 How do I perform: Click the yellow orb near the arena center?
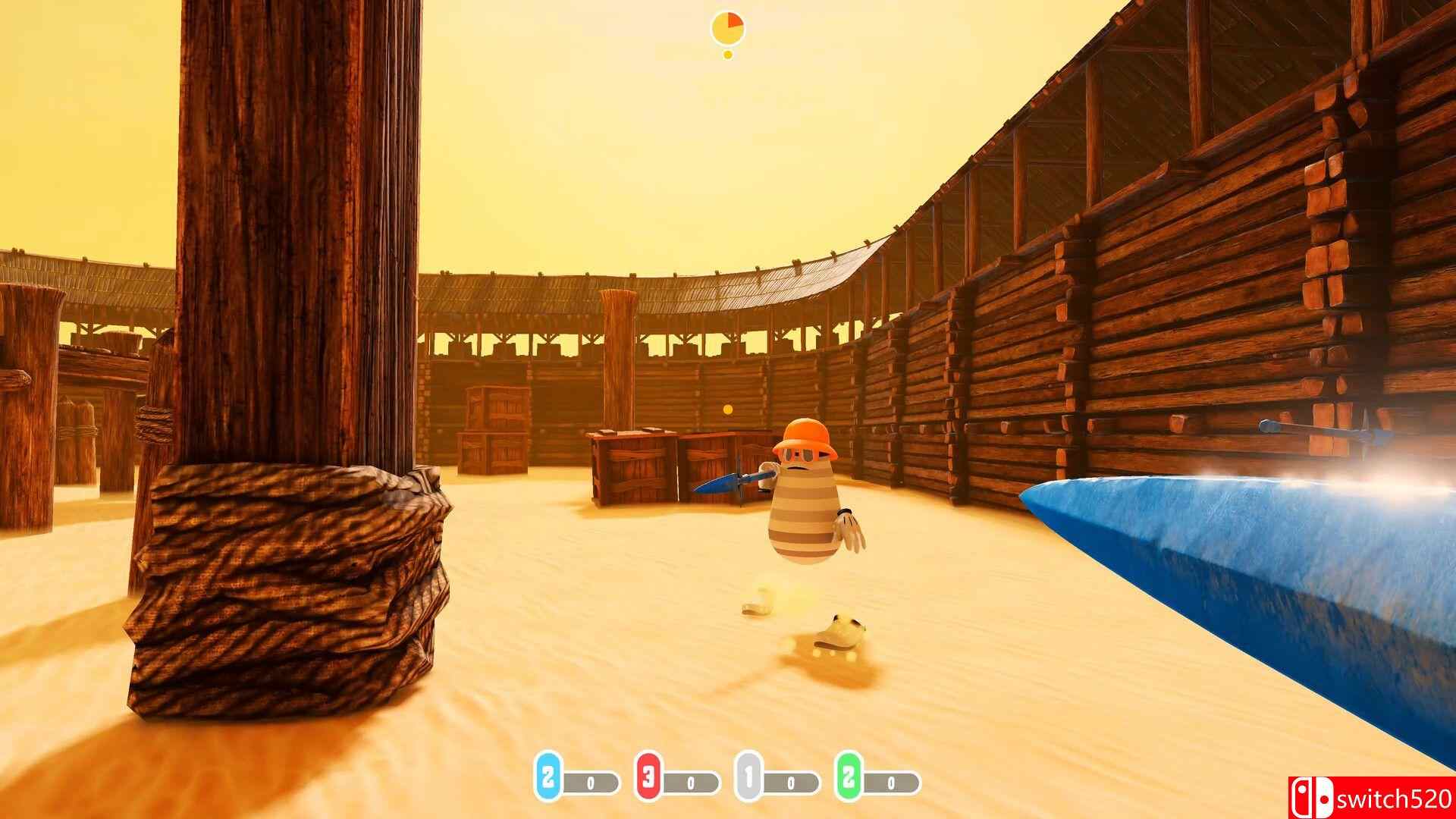(x=727, y=408)
